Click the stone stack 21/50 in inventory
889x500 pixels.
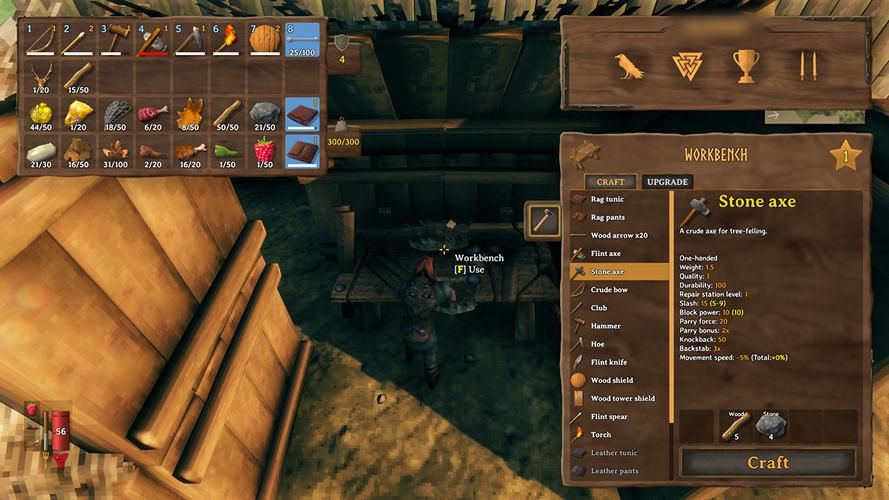tap(264, 114)
